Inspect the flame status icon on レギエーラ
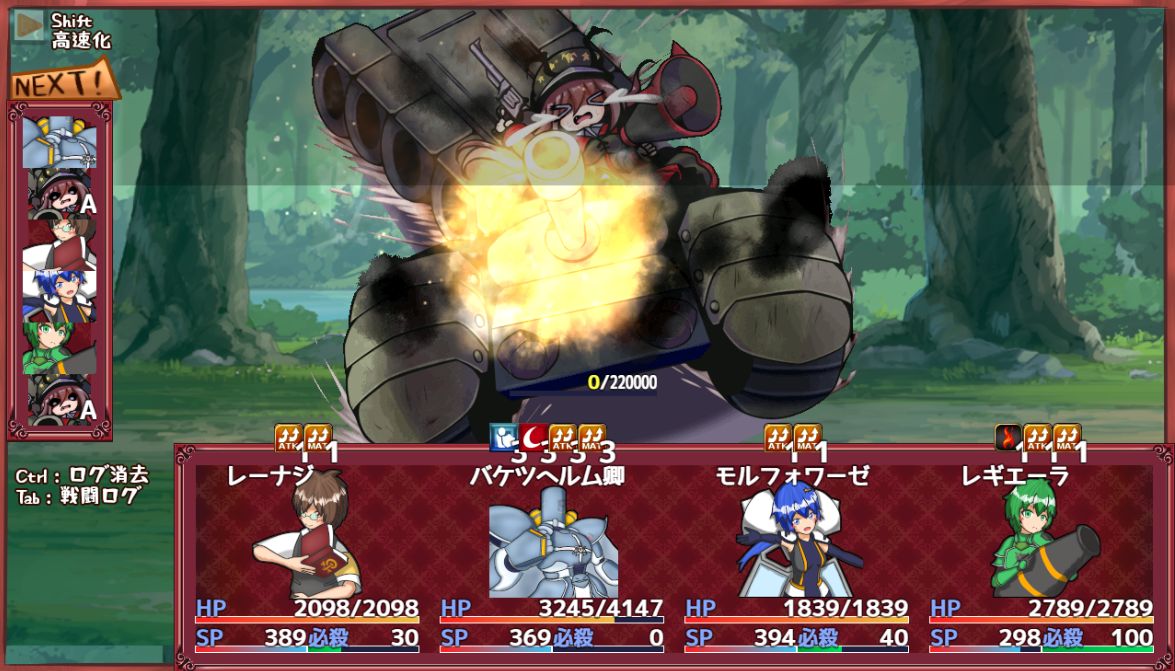 click(1009, 437)
